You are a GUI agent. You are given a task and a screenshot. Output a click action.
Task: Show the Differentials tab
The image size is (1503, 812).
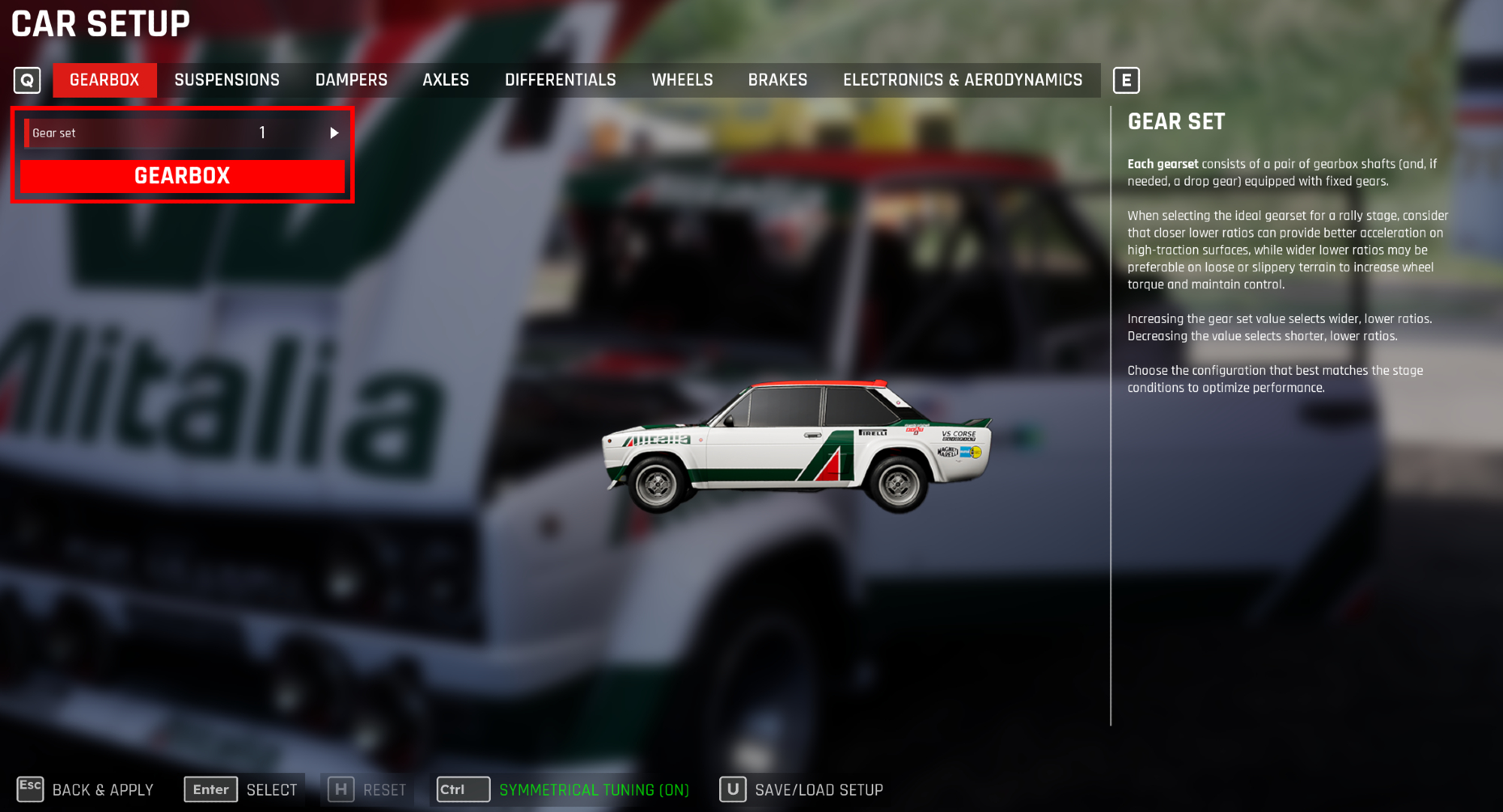pos(560,80)
